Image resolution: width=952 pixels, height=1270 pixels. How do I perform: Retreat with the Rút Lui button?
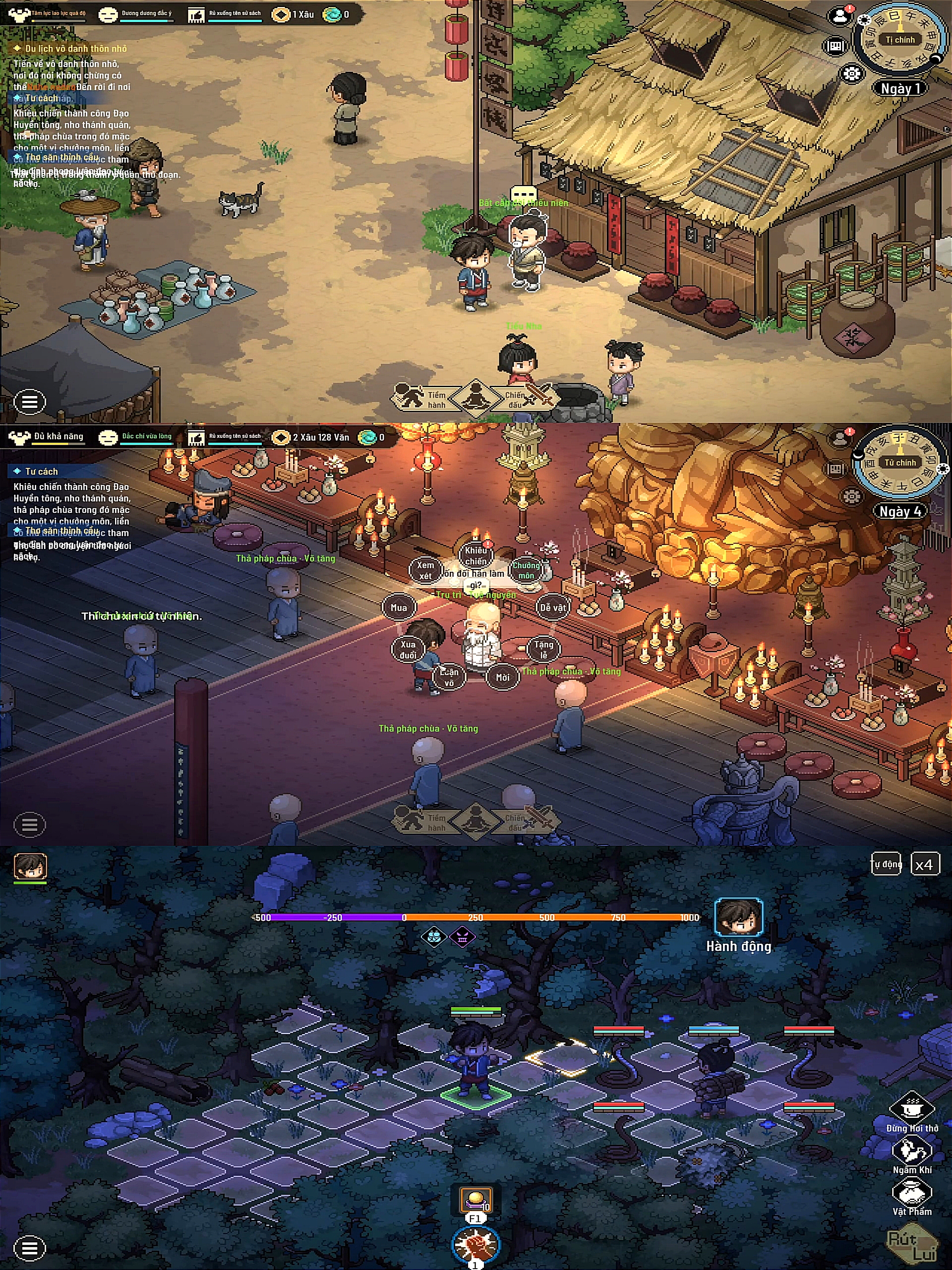[x=912, y=1246]
